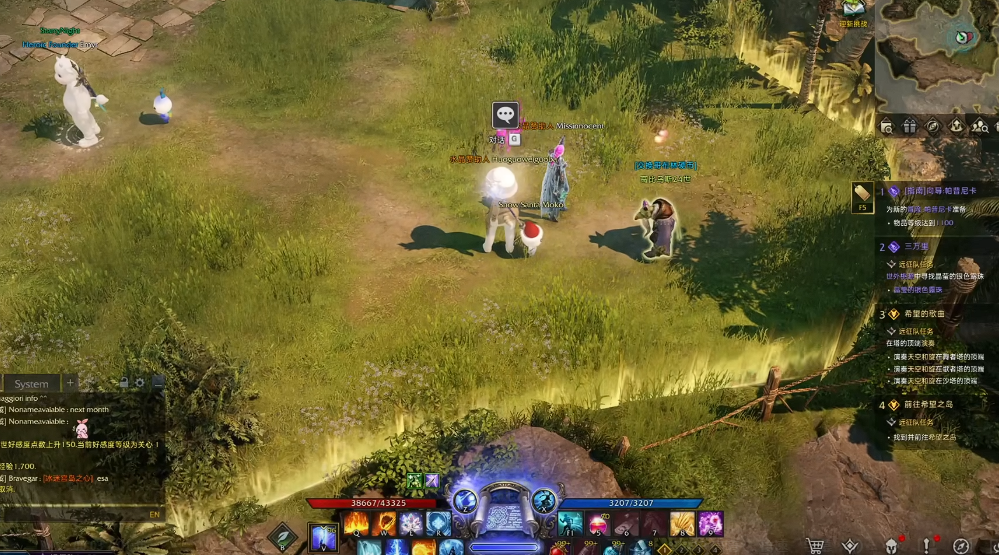Add a new chat tab
This screenshot has height=555, width=999.
click(70, 383)
